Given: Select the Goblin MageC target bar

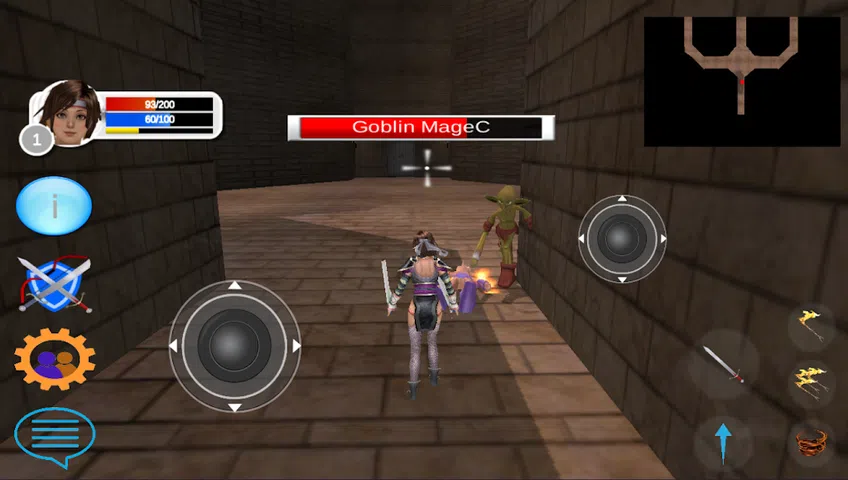Looking at the screenshot, I should coord(420,128).
